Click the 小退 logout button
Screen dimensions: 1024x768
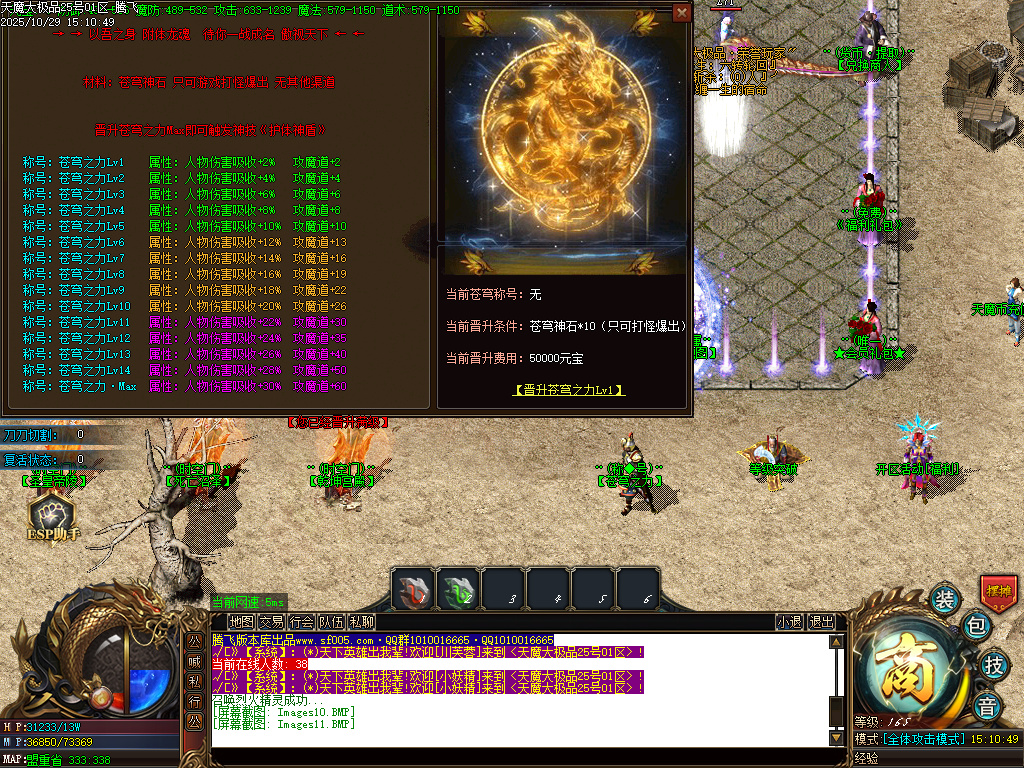[x=789, y=622]
